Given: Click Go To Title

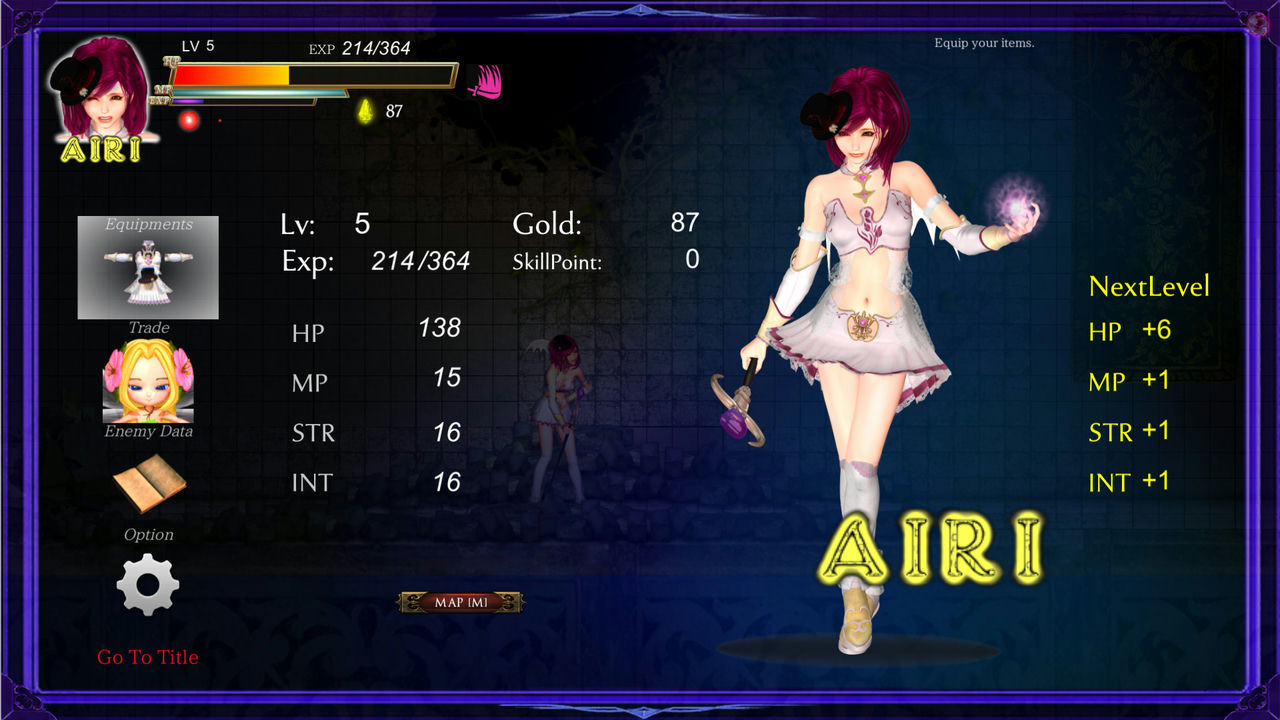Looking at the screenshot, I should pyautogui.click(x=147, y=657).
